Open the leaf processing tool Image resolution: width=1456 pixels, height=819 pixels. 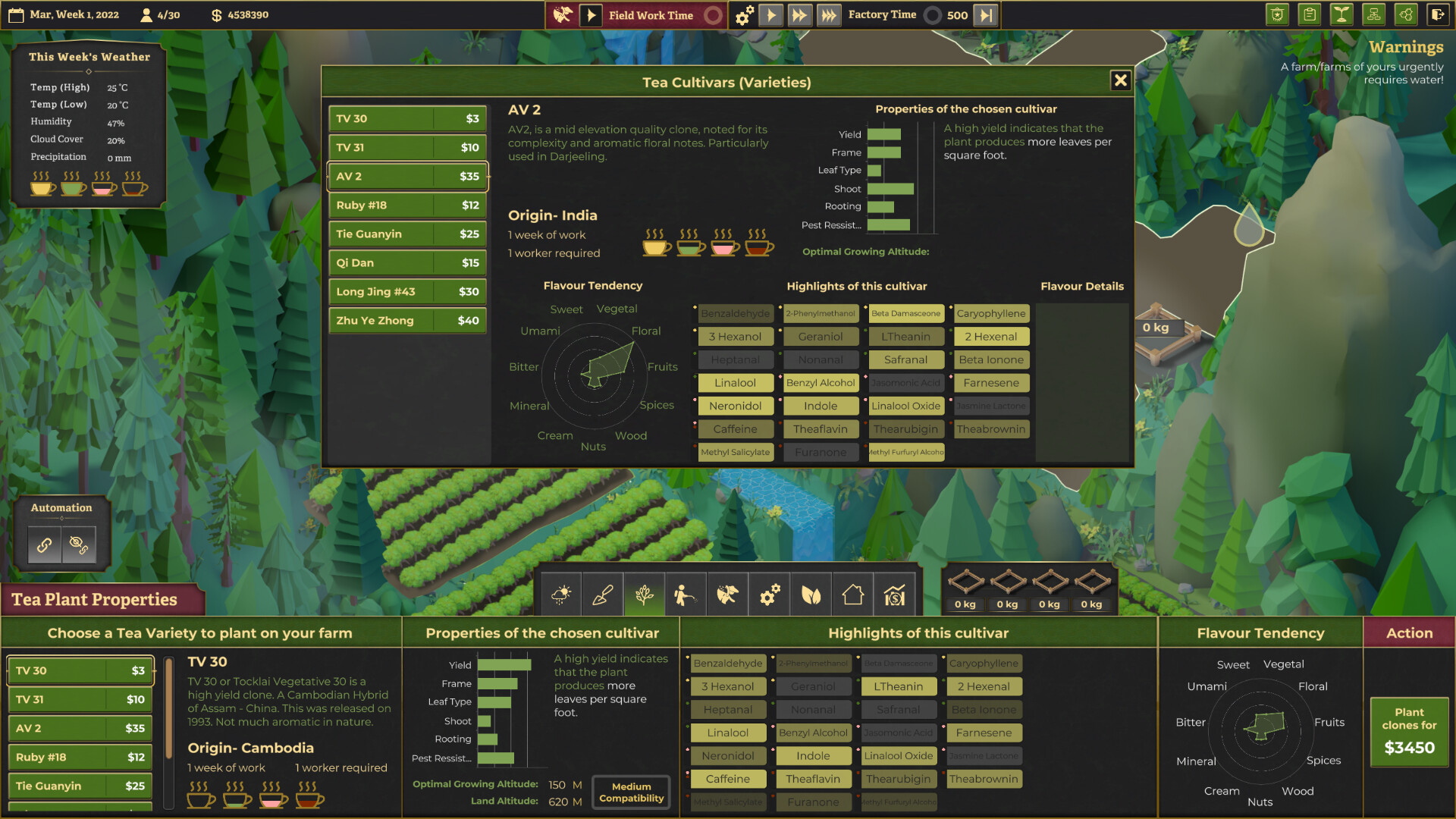click(811, 595)
